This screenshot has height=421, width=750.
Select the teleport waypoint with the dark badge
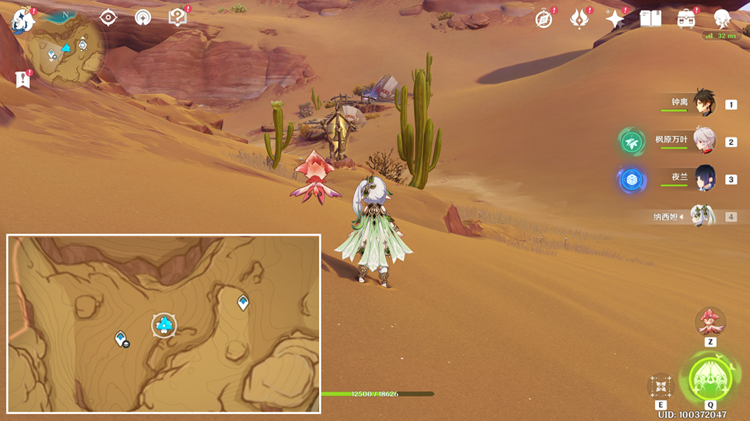pyautogui.click(x=121, y=338)
